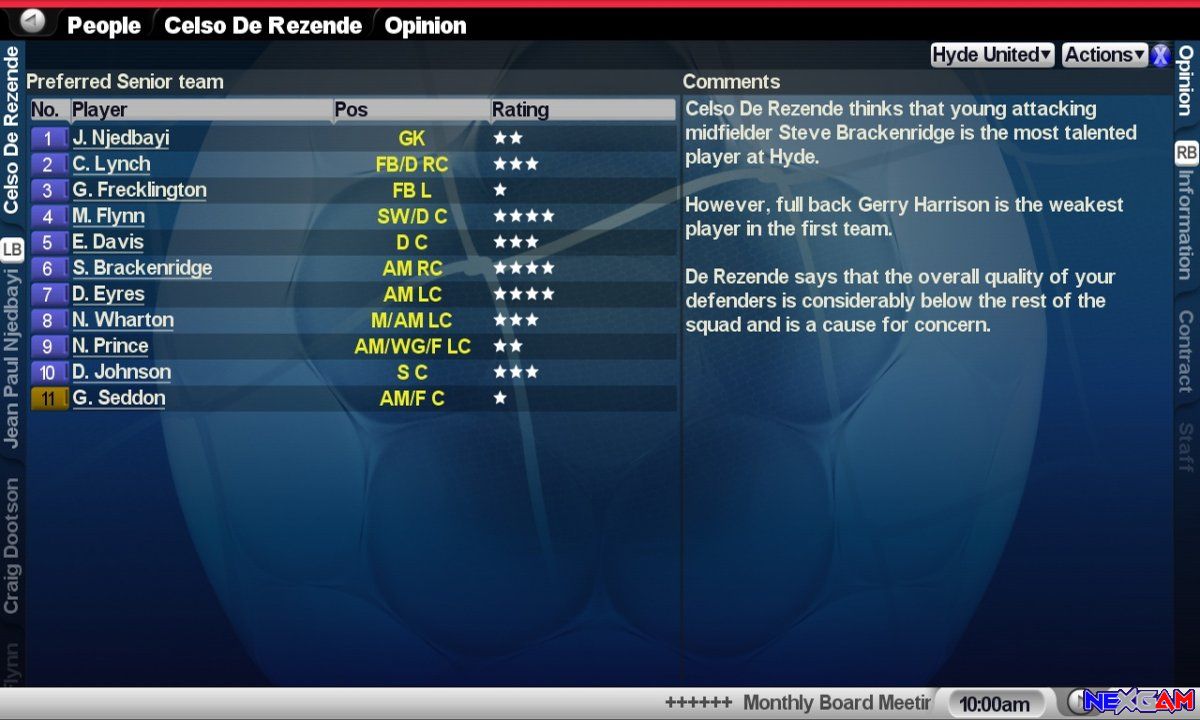This screenshot has width=1200, height=720.
Task: Open S. Brackenridge's player profile
Action: 142,268
